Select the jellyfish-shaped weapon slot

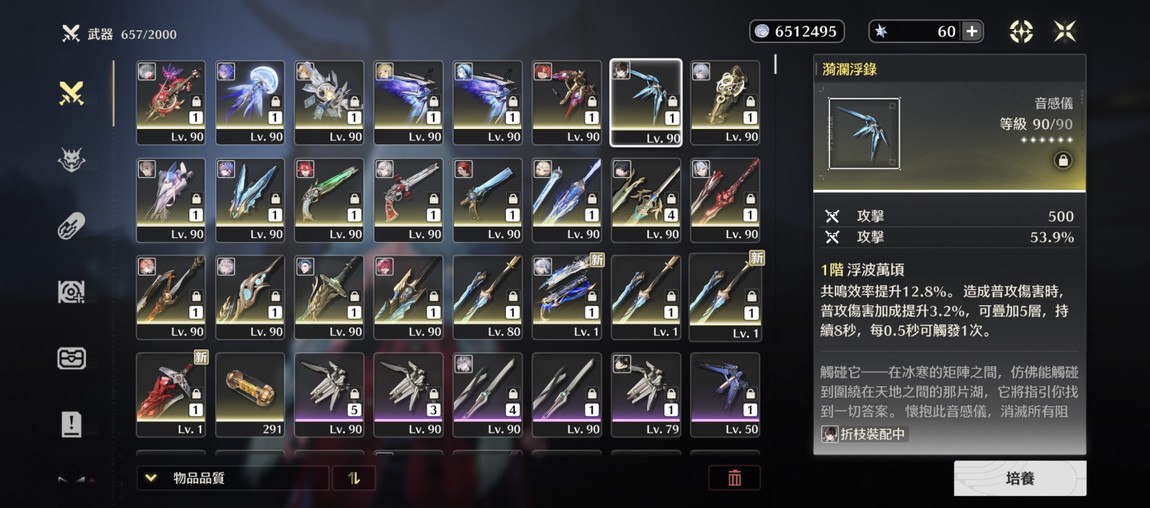coord(250,102)
